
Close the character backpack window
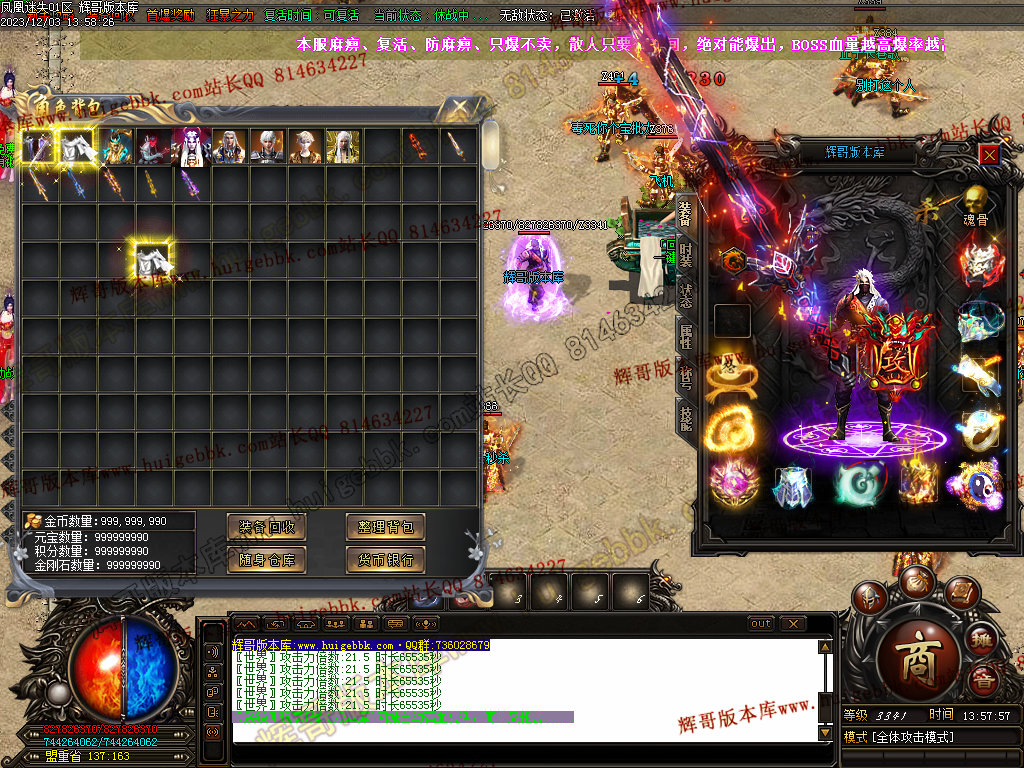[459, 105]
